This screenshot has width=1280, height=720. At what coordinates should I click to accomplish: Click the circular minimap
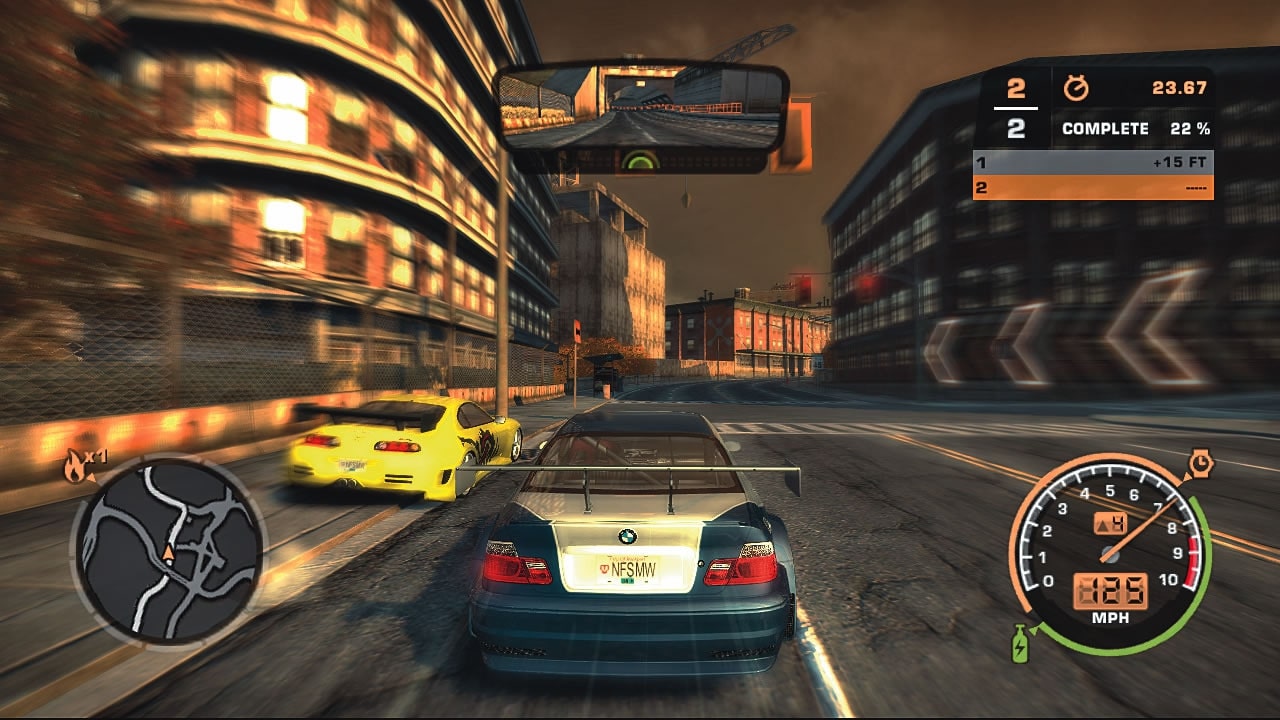point(168,551)
